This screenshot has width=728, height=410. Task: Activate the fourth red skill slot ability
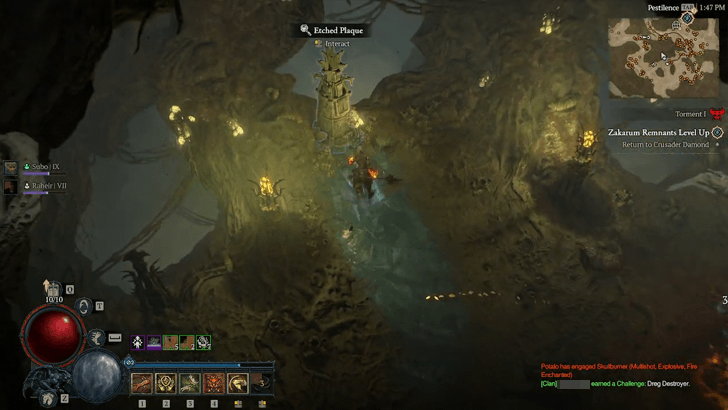tap(214, 382)
